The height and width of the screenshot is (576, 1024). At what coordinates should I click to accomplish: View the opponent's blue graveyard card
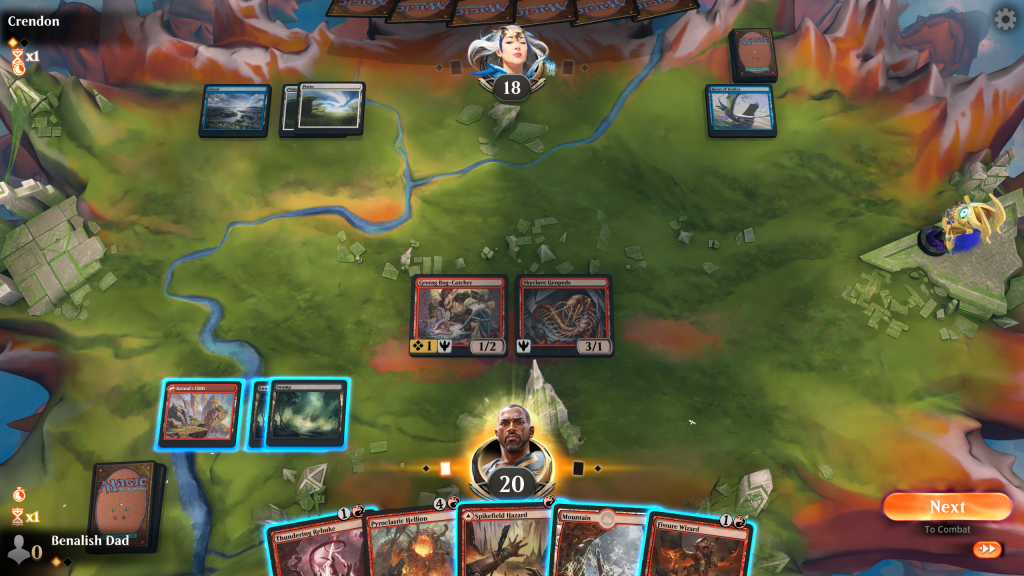coord(742,110)
